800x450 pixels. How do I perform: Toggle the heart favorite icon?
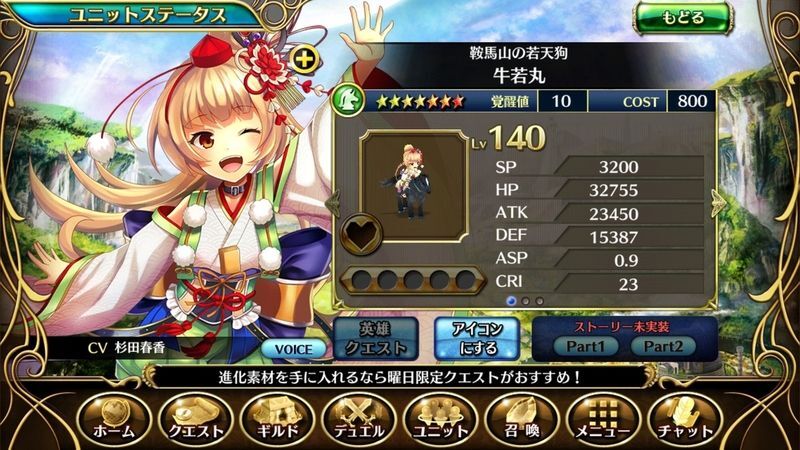point(357,236)
